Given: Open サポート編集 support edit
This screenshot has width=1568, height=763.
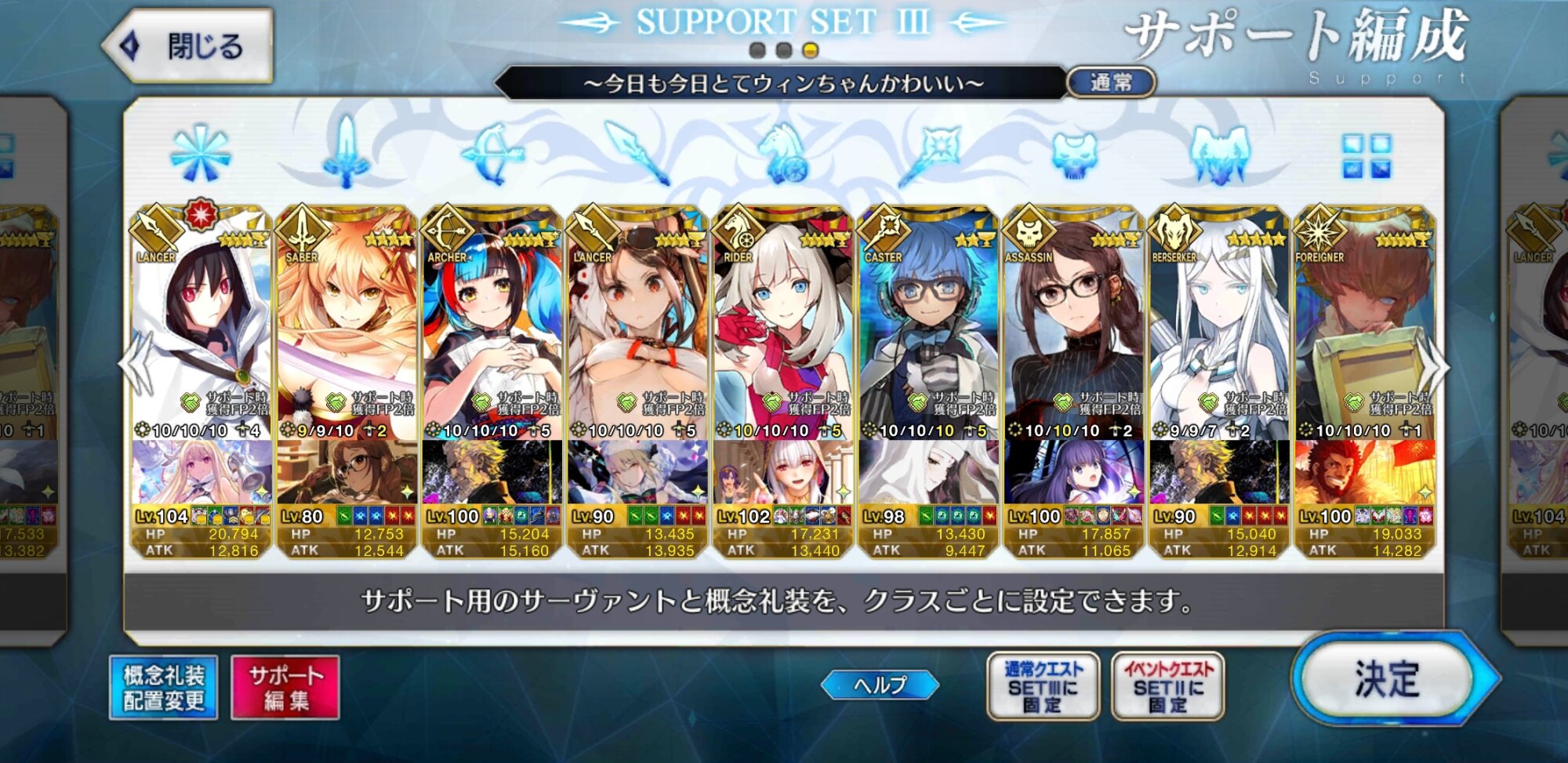Looking at the screenshot, I should tap(285, 688).
